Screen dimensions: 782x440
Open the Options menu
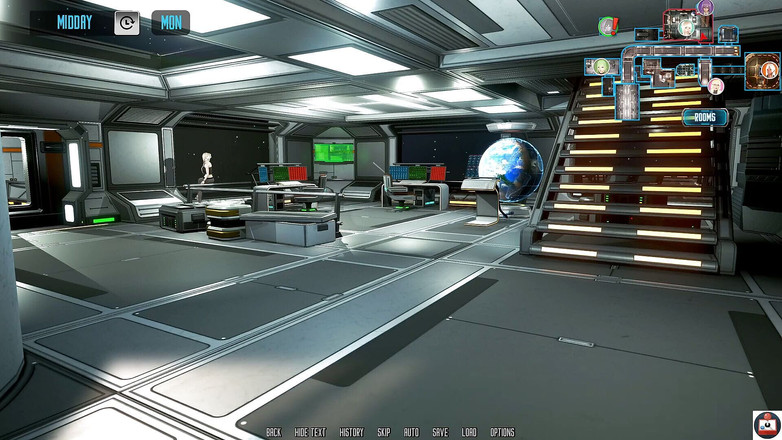click(x=502, y=432)
